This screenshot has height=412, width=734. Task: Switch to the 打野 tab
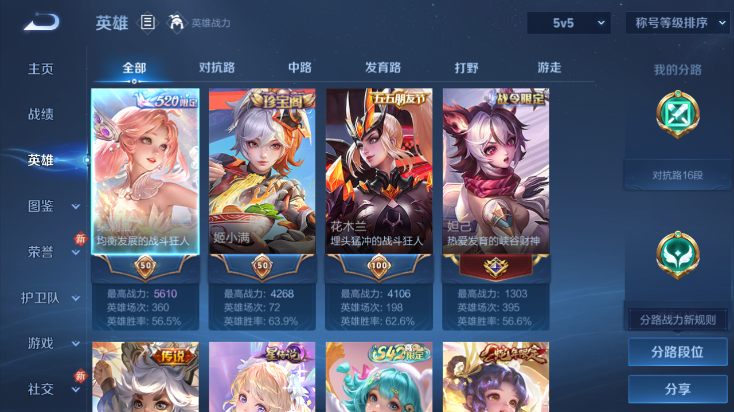466,68
